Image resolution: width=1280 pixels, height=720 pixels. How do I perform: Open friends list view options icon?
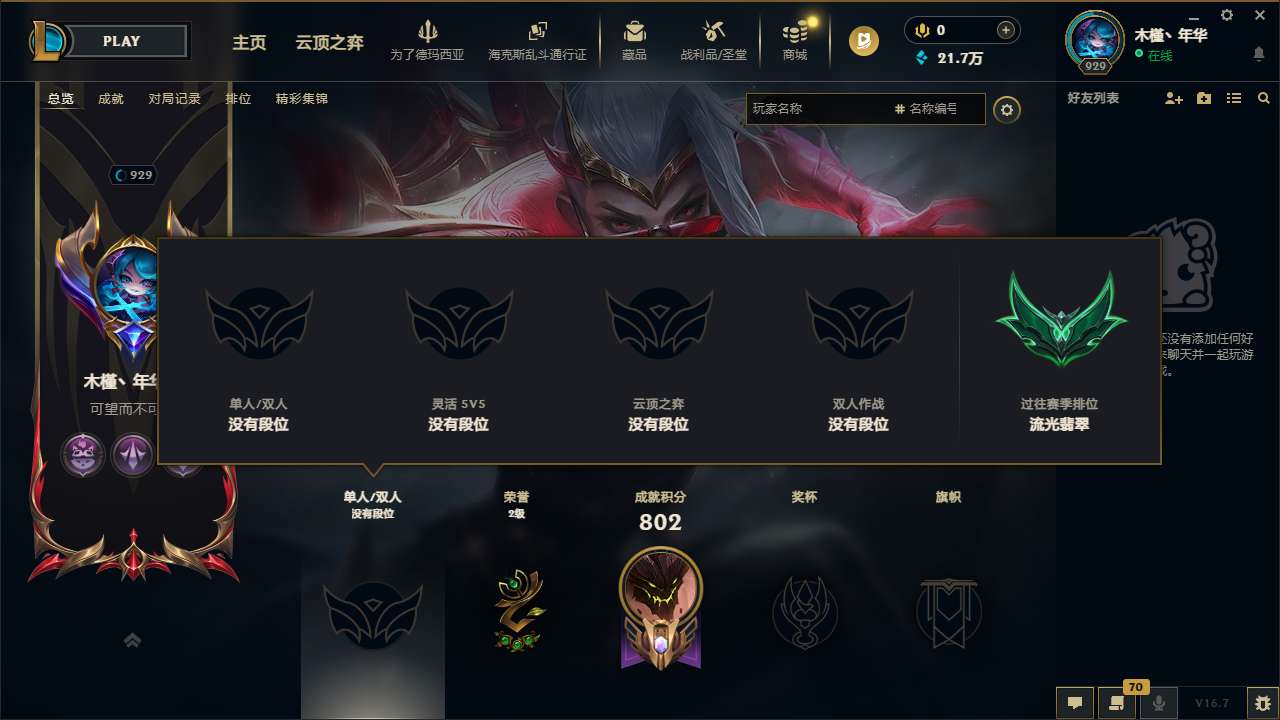point(1233,98)
